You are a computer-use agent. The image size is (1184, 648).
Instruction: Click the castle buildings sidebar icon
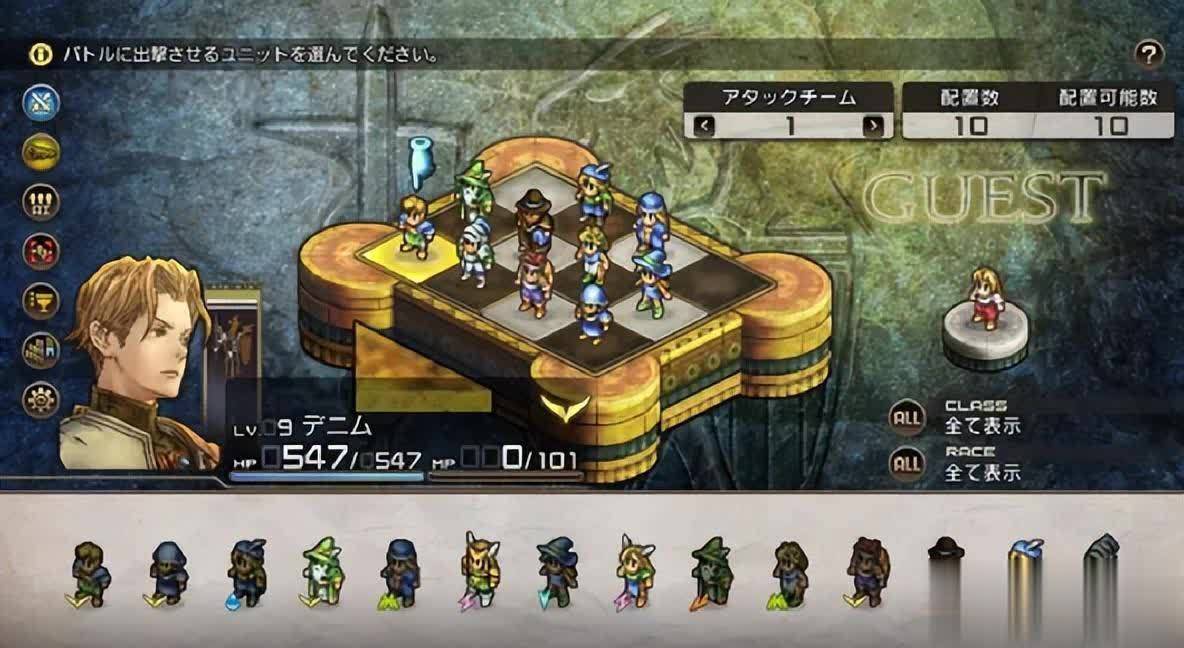(x=42, y=350)
